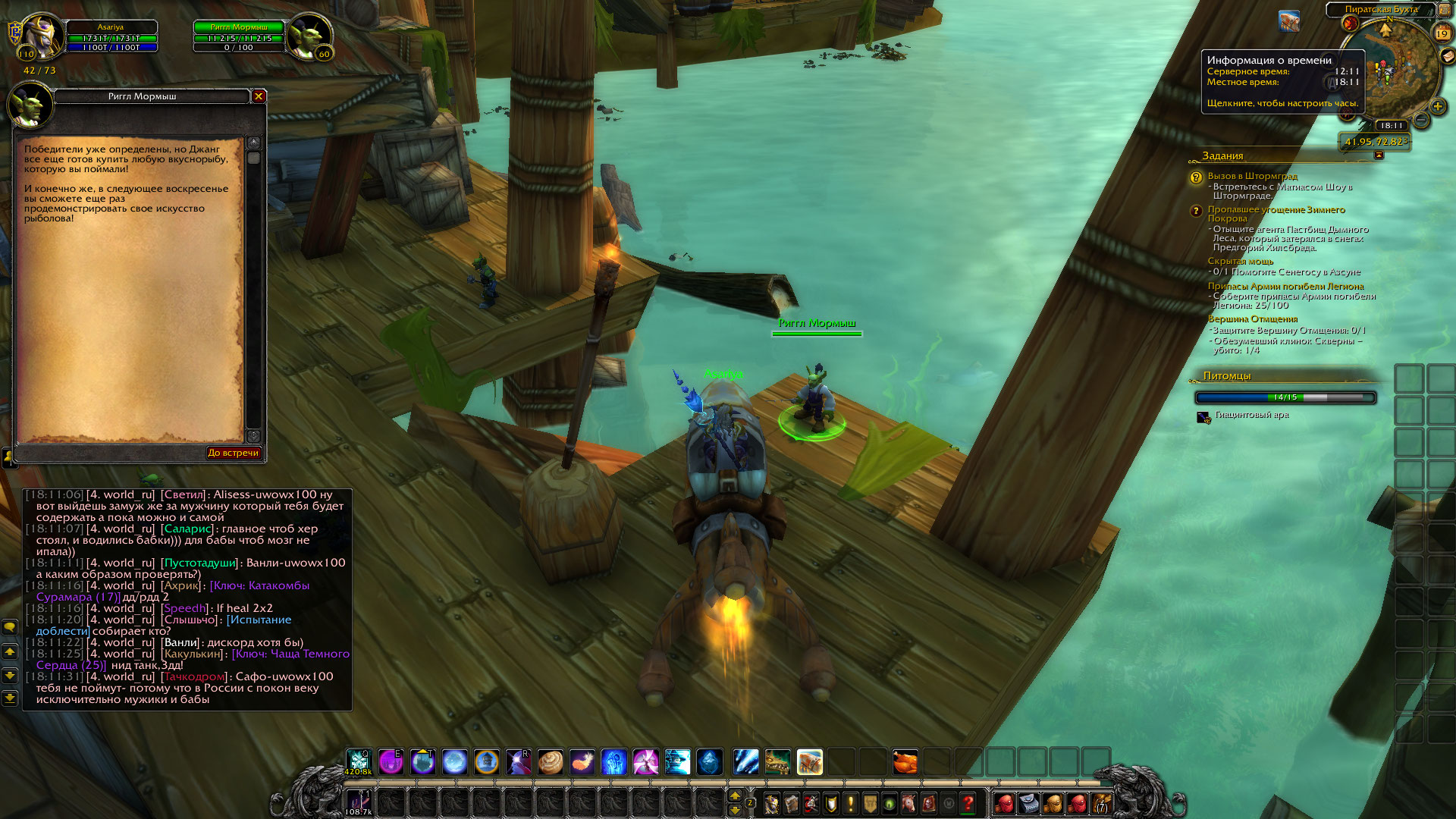Click the rocket mount buff icon
Screen dimensions: 1456x819
pos(1289,21)
